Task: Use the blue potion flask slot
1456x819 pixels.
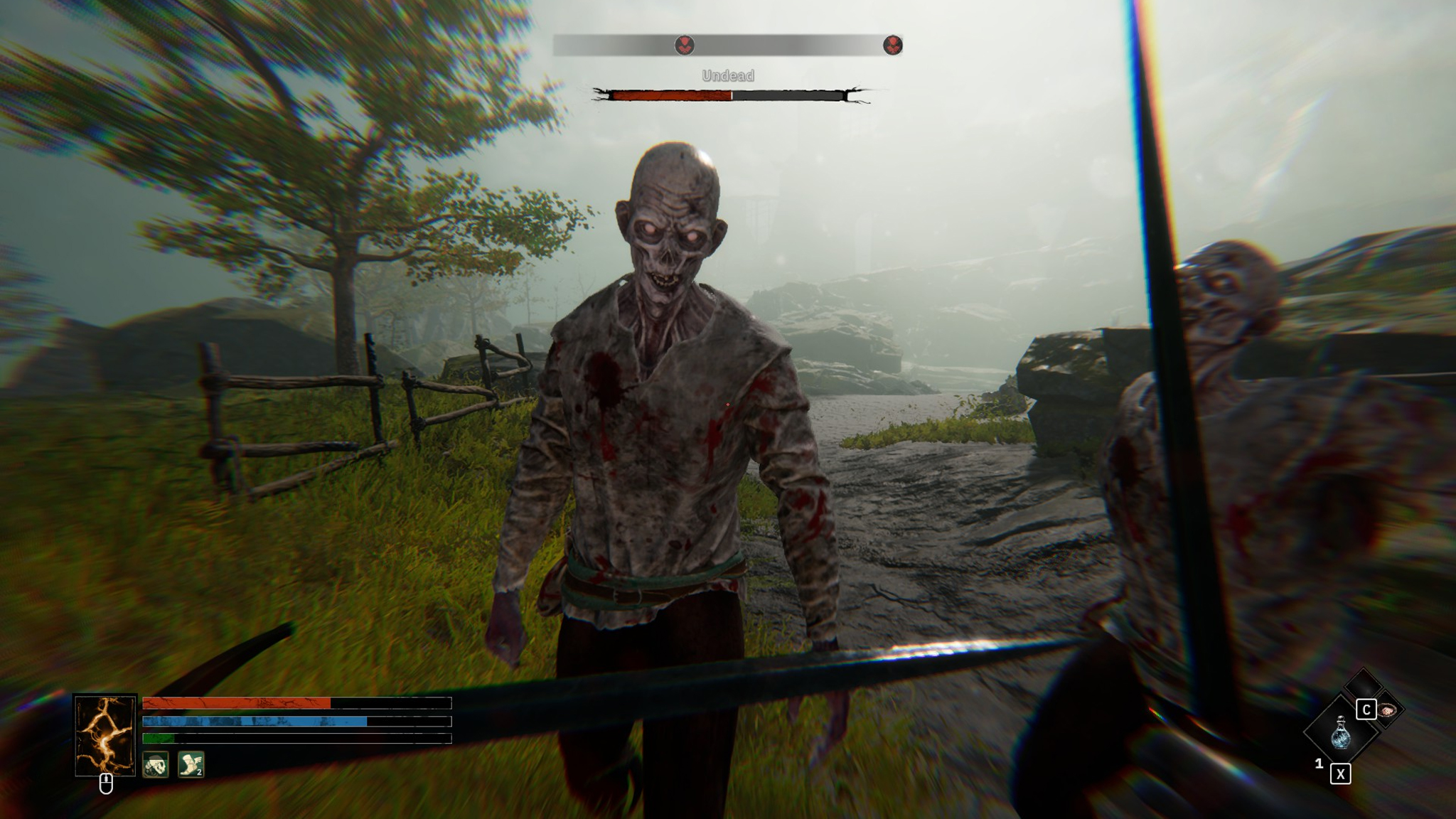Action: [x=1340, y=732]
